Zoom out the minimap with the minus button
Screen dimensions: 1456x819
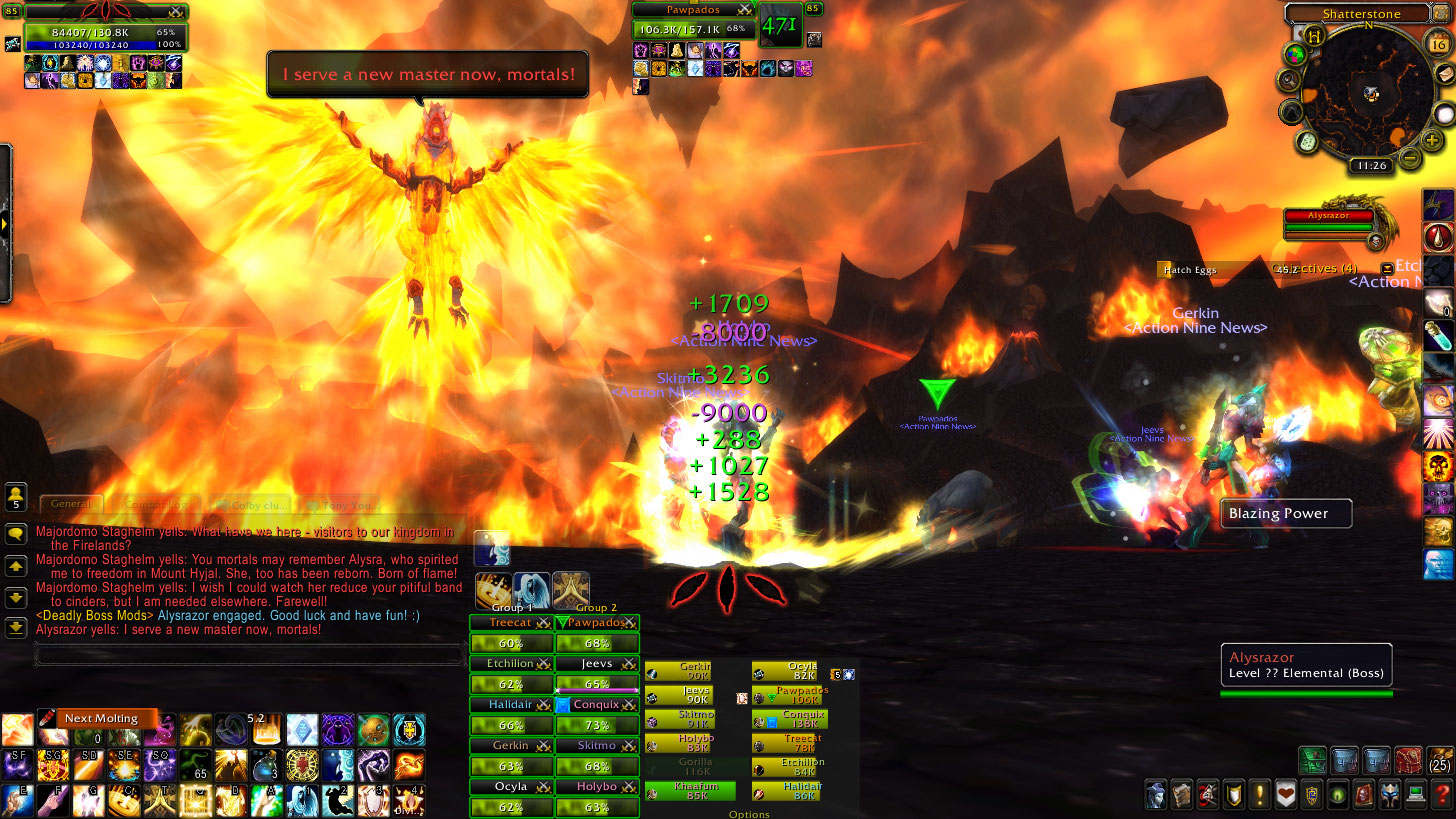[1409, 158]
